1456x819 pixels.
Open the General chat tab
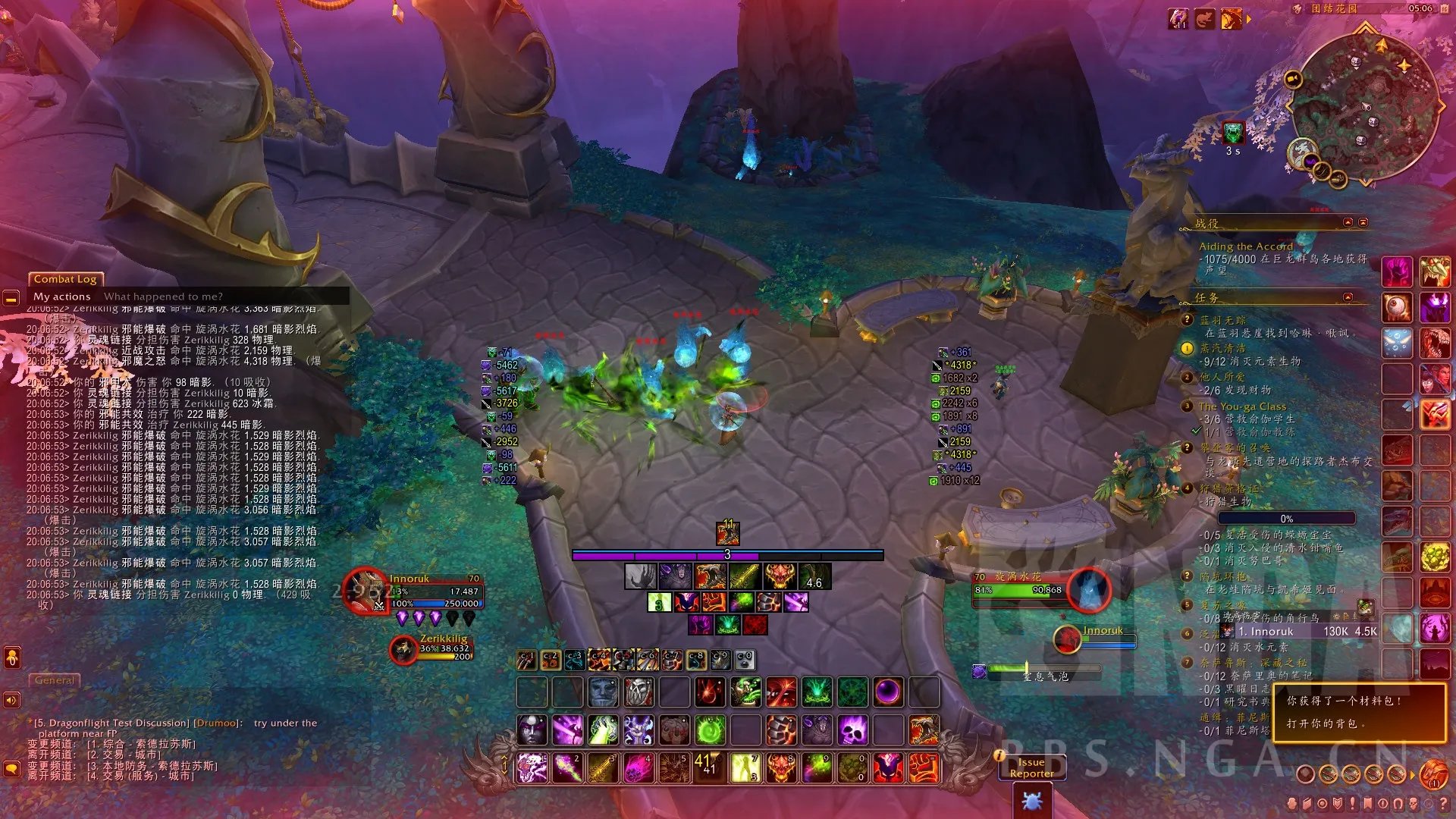click(x=55, y=680)
